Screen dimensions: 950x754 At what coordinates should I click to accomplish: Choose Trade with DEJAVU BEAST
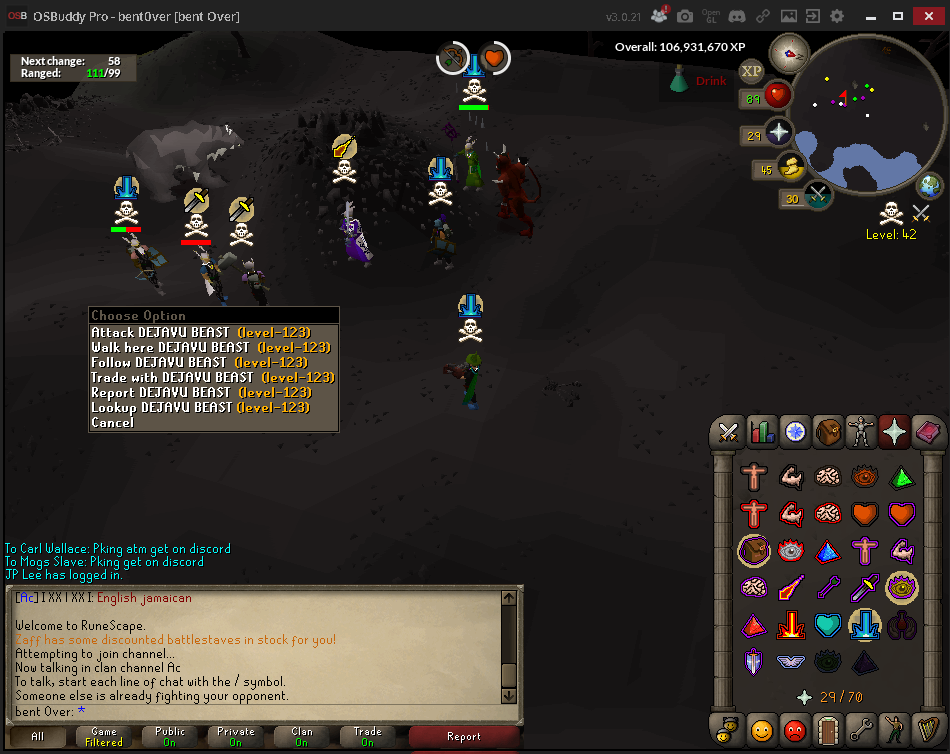coord(212,377)
